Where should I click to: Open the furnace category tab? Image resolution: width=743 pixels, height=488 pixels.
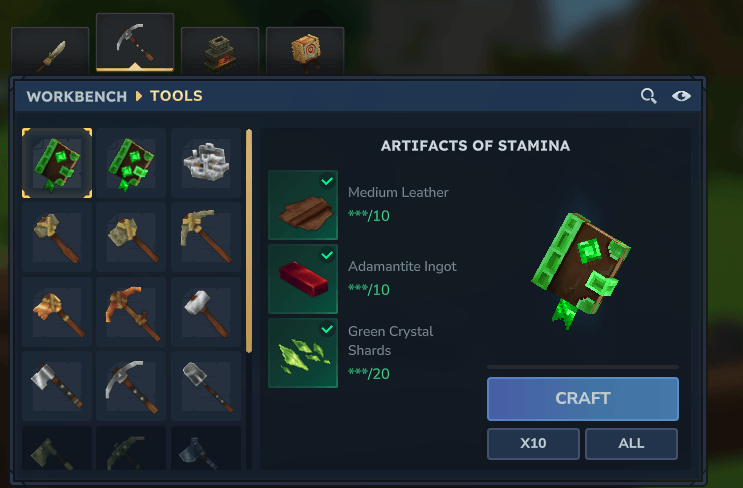[x=220, y=50]
